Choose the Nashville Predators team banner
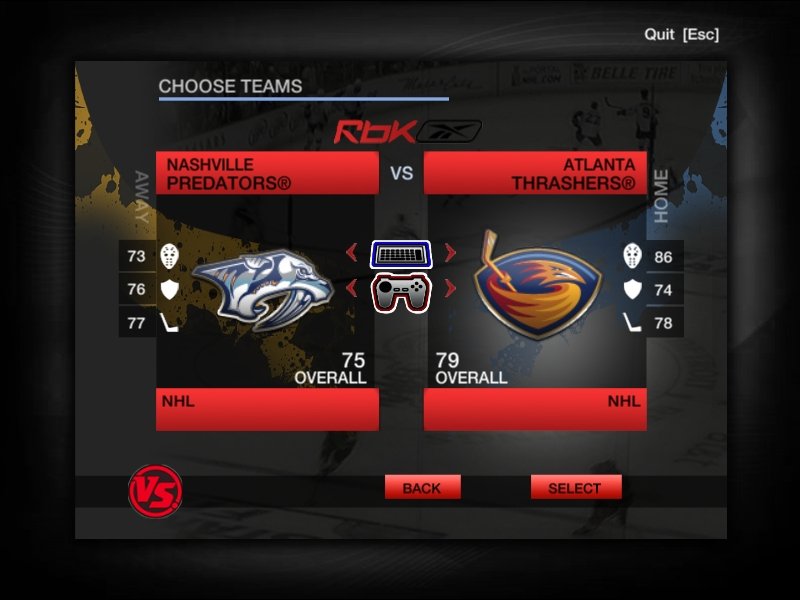Image resolution: width=800 pixels, height=600 pixels. click(x=267, y=173)
